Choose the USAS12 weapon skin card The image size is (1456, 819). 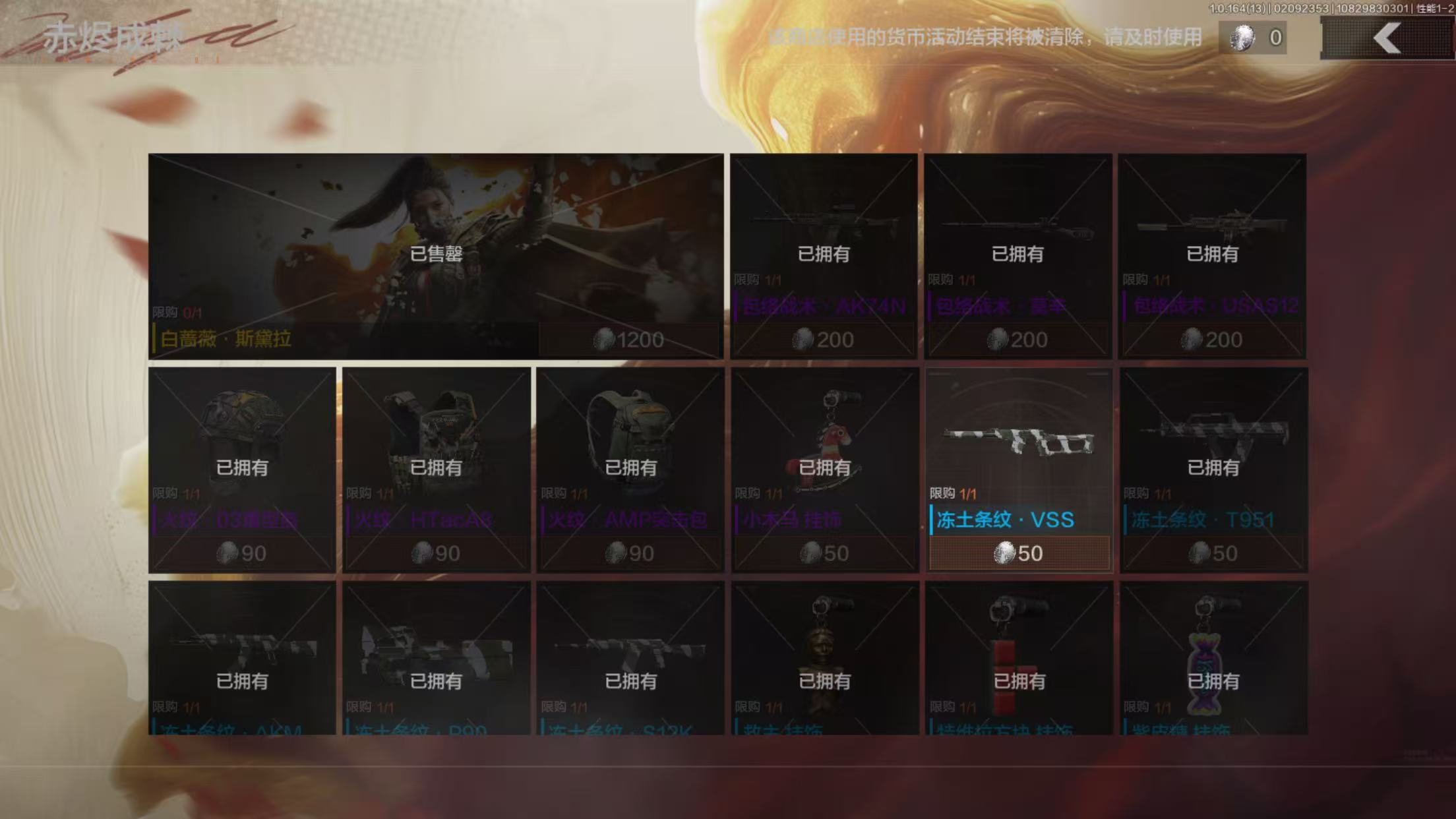[x=1212, y=256]
